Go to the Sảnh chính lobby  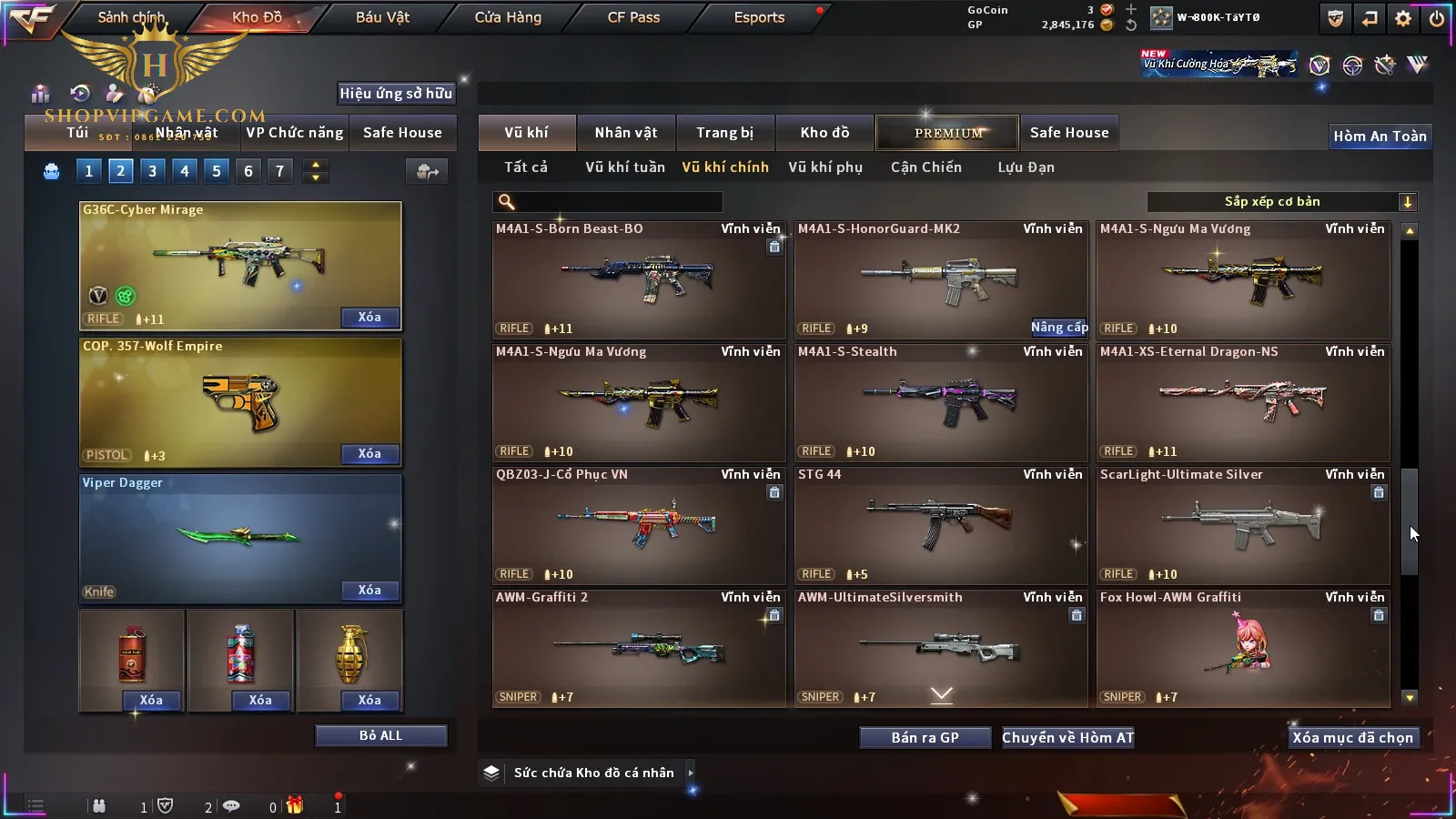pos(131,17)
